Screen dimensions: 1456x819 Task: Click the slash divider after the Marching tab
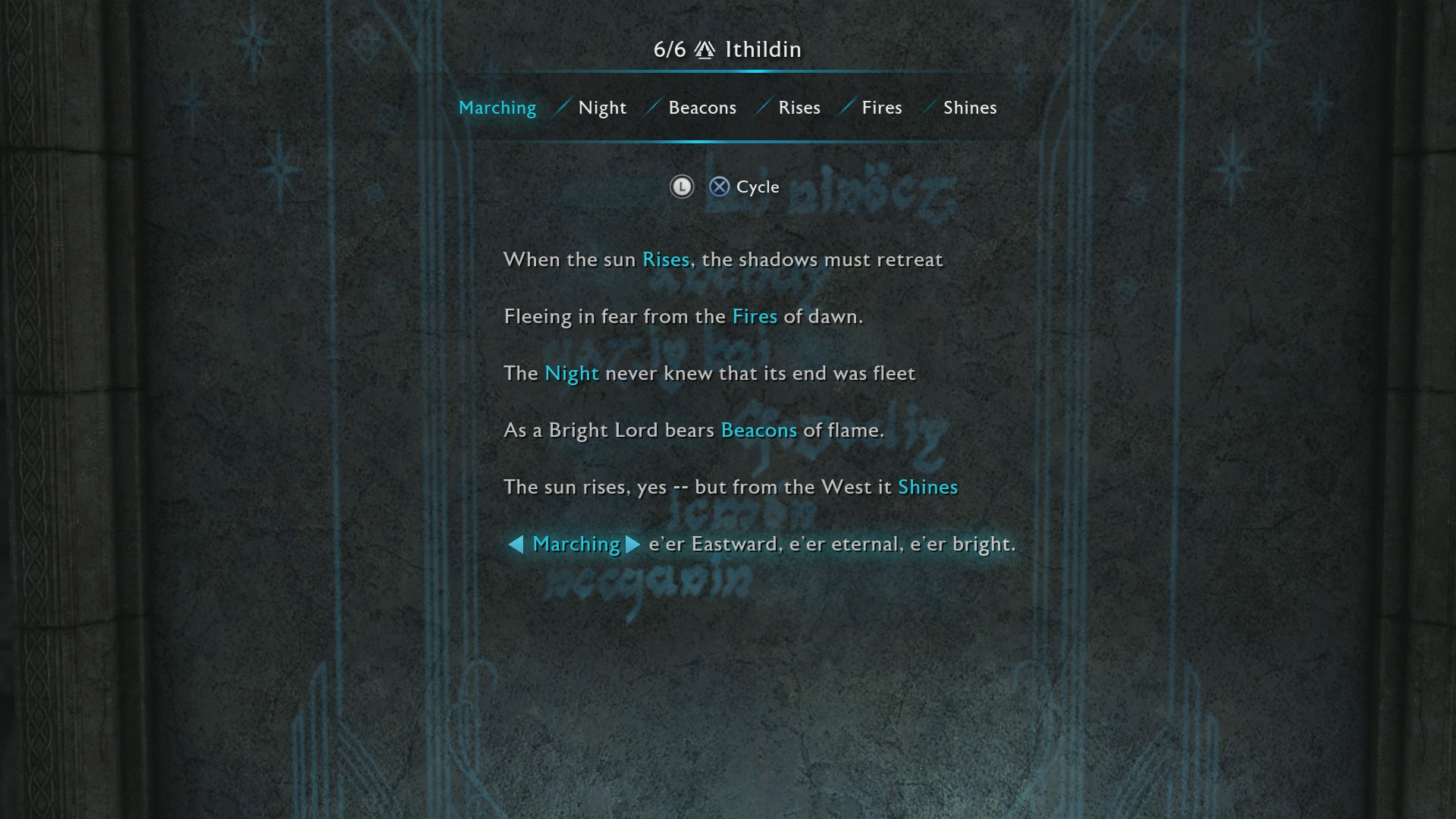(561, 107)
